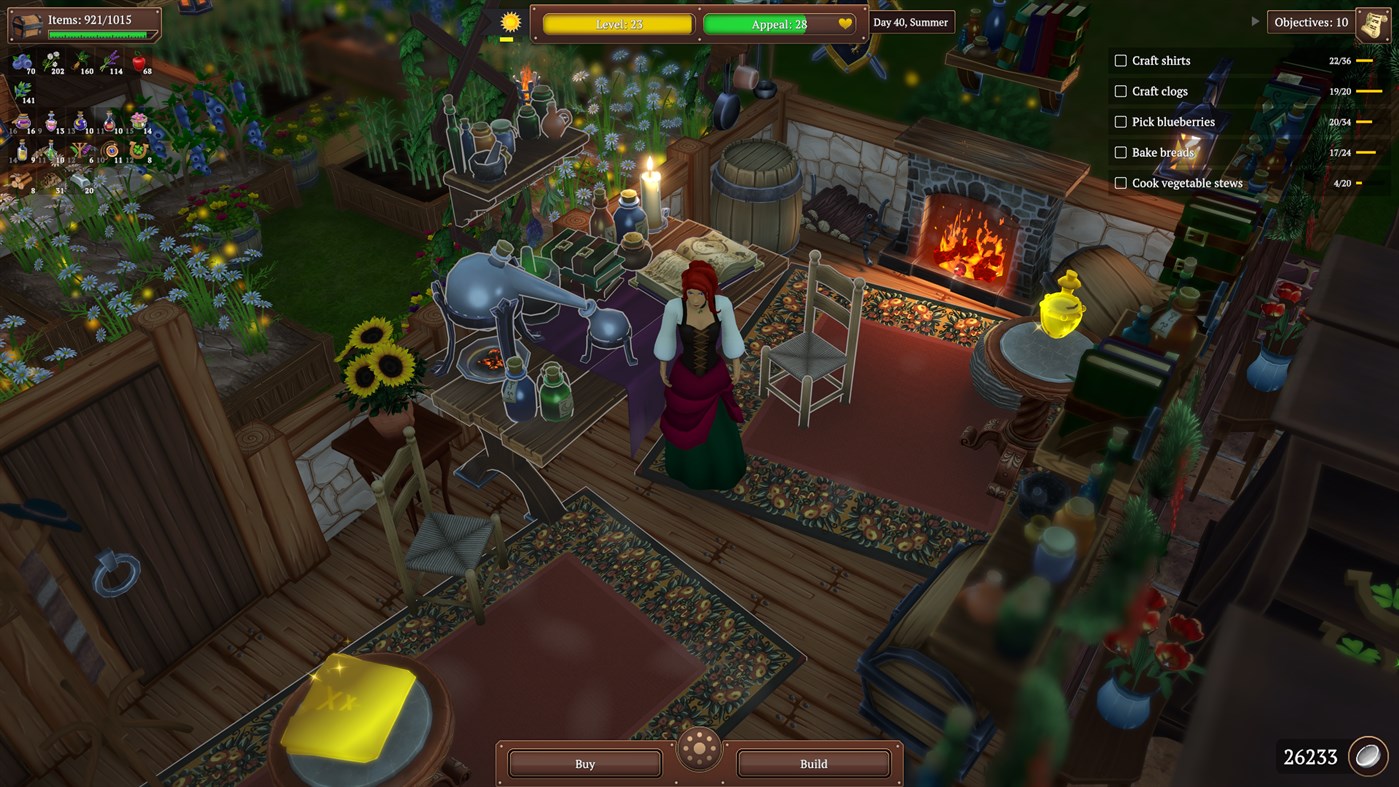Tick the Pick blueberries checkbox

[x=1120, y=121]
